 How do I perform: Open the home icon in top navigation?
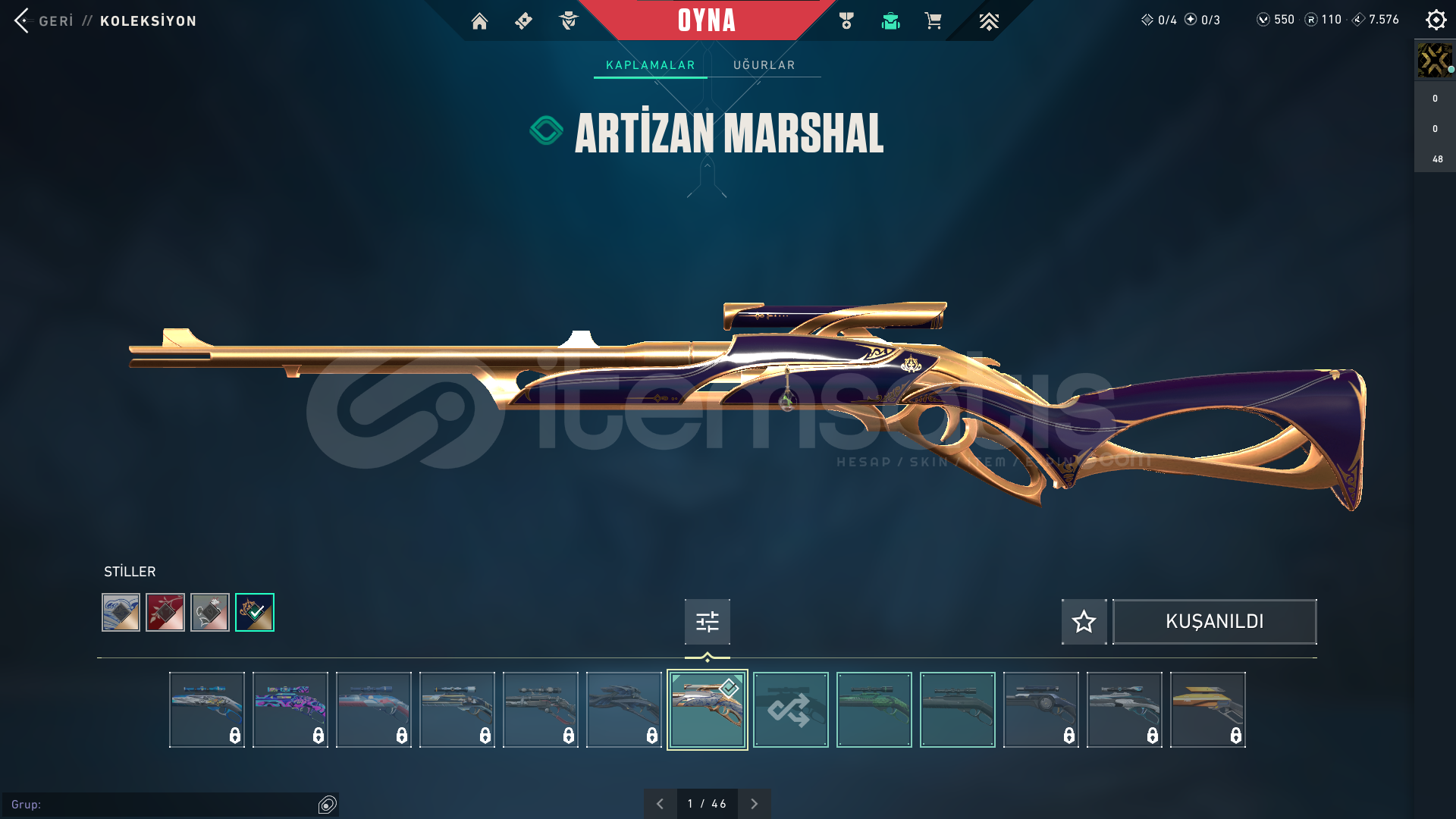click(479, 21)
